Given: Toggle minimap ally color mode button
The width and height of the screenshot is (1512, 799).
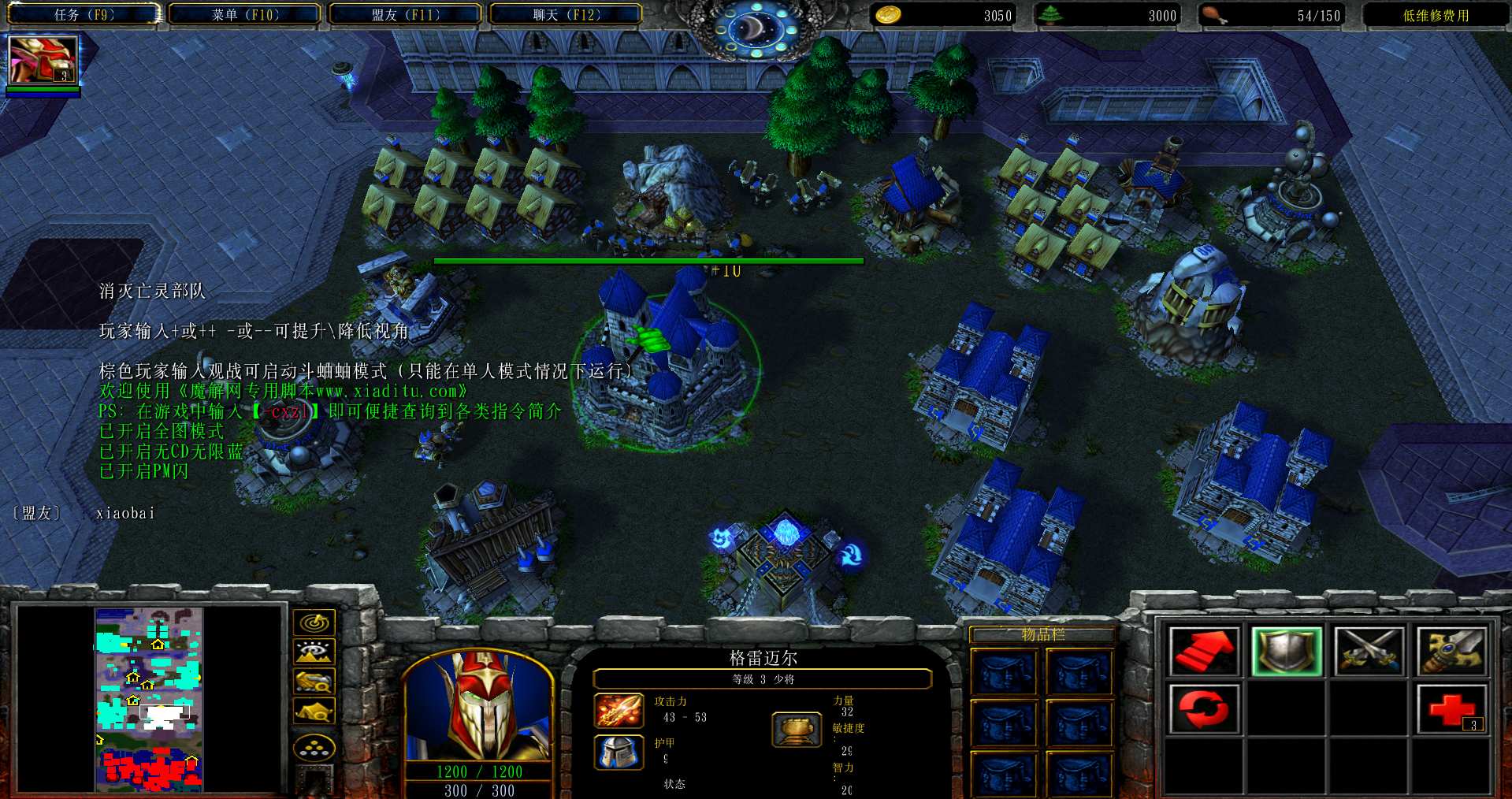Looking at the screenshot, I should tap(314, 681).
